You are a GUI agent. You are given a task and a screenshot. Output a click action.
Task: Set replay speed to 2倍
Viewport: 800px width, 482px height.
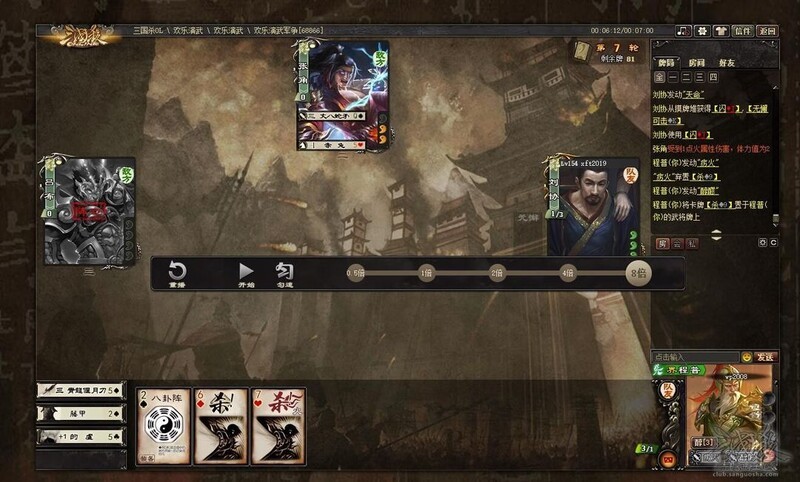point(497,272)
